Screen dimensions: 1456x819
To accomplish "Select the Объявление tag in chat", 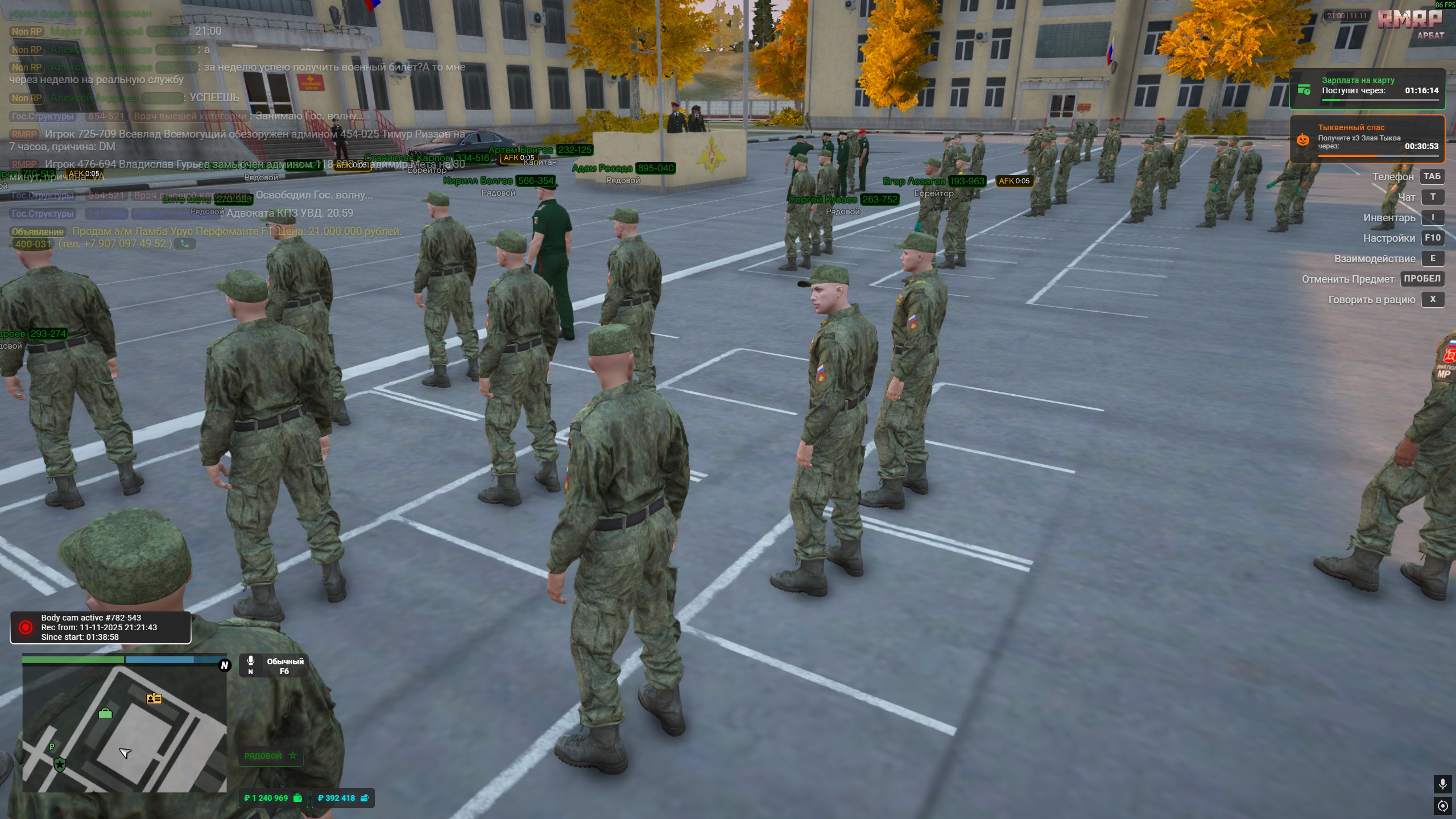I will pos(38,231).
